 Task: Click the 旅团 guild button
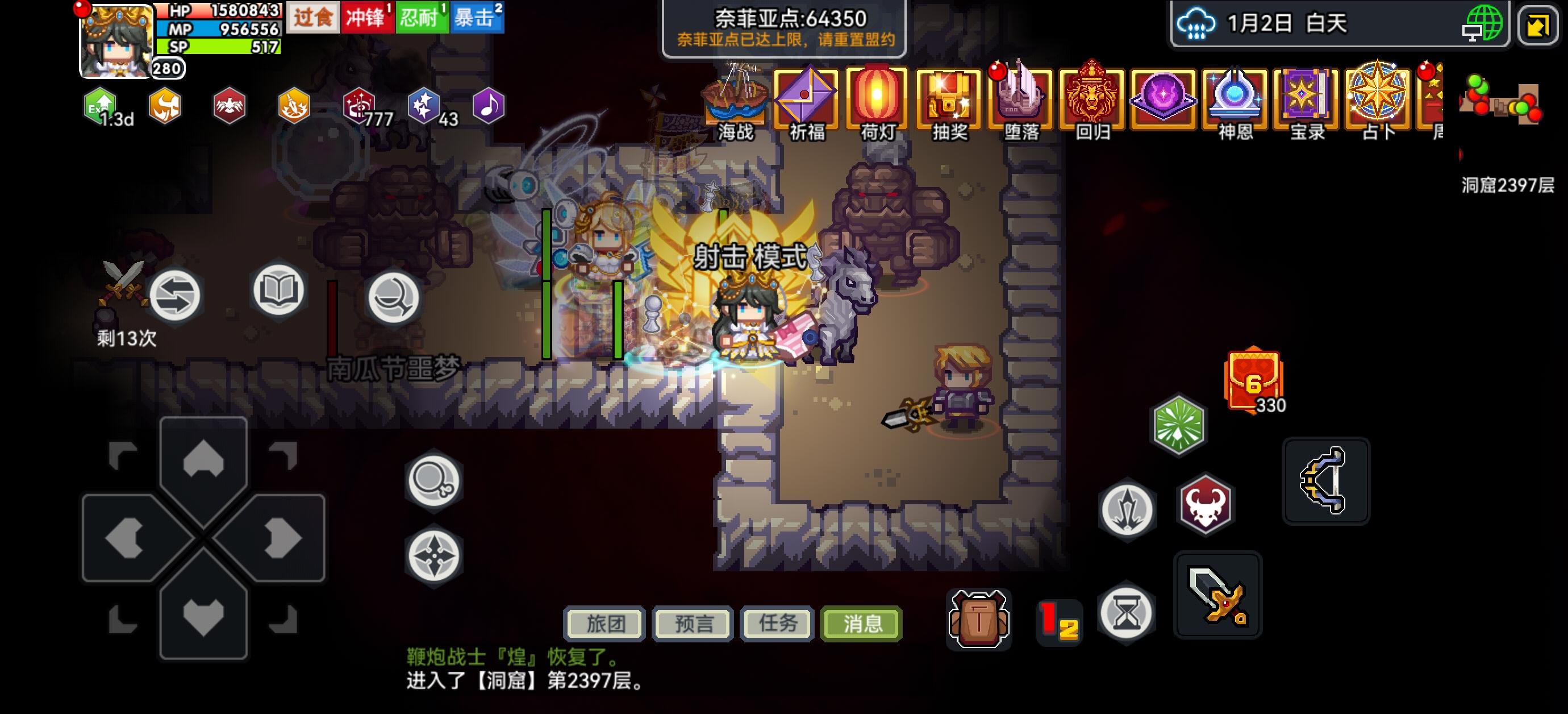(x=604, y=623)
